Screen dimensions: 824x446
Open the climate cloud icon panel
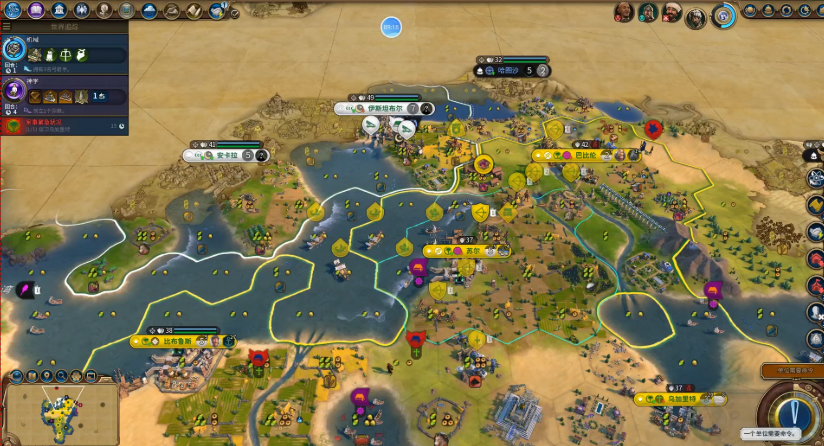point(149,11)
